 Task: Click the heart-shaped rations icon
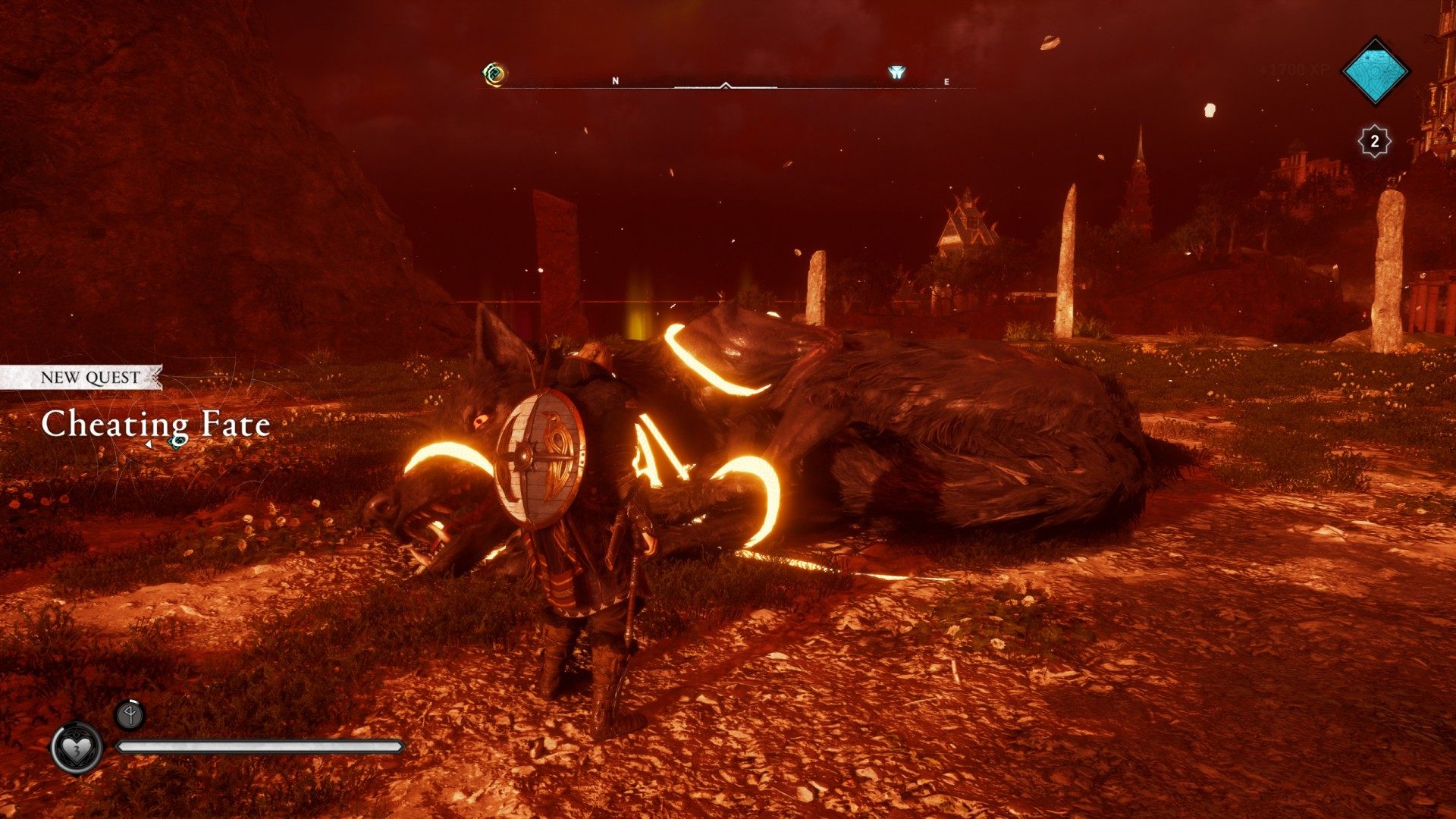[77, 748]
